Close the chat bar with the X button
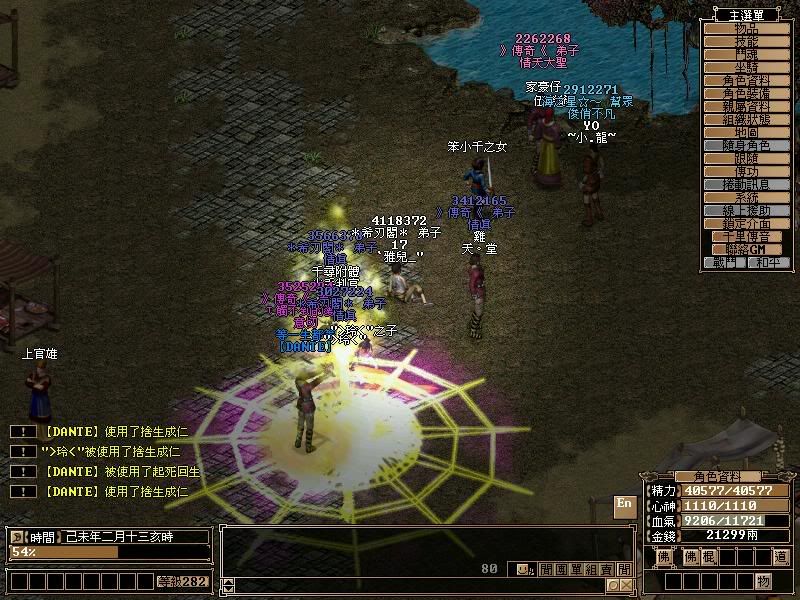The height and width of the screenshot is (600, 800). click(x=626, y=585)
